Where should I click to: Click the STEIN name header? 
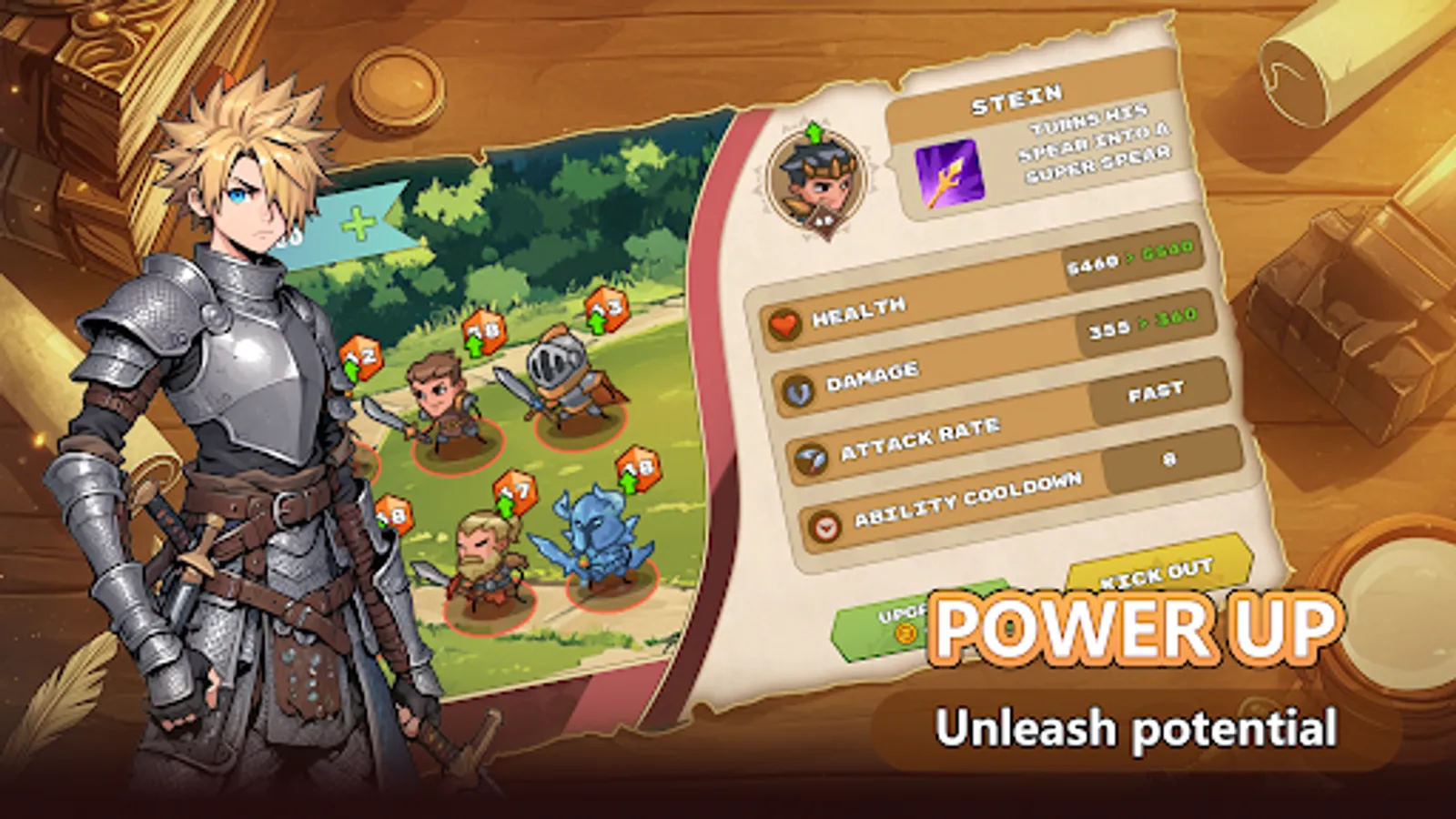click(1018, 94)
